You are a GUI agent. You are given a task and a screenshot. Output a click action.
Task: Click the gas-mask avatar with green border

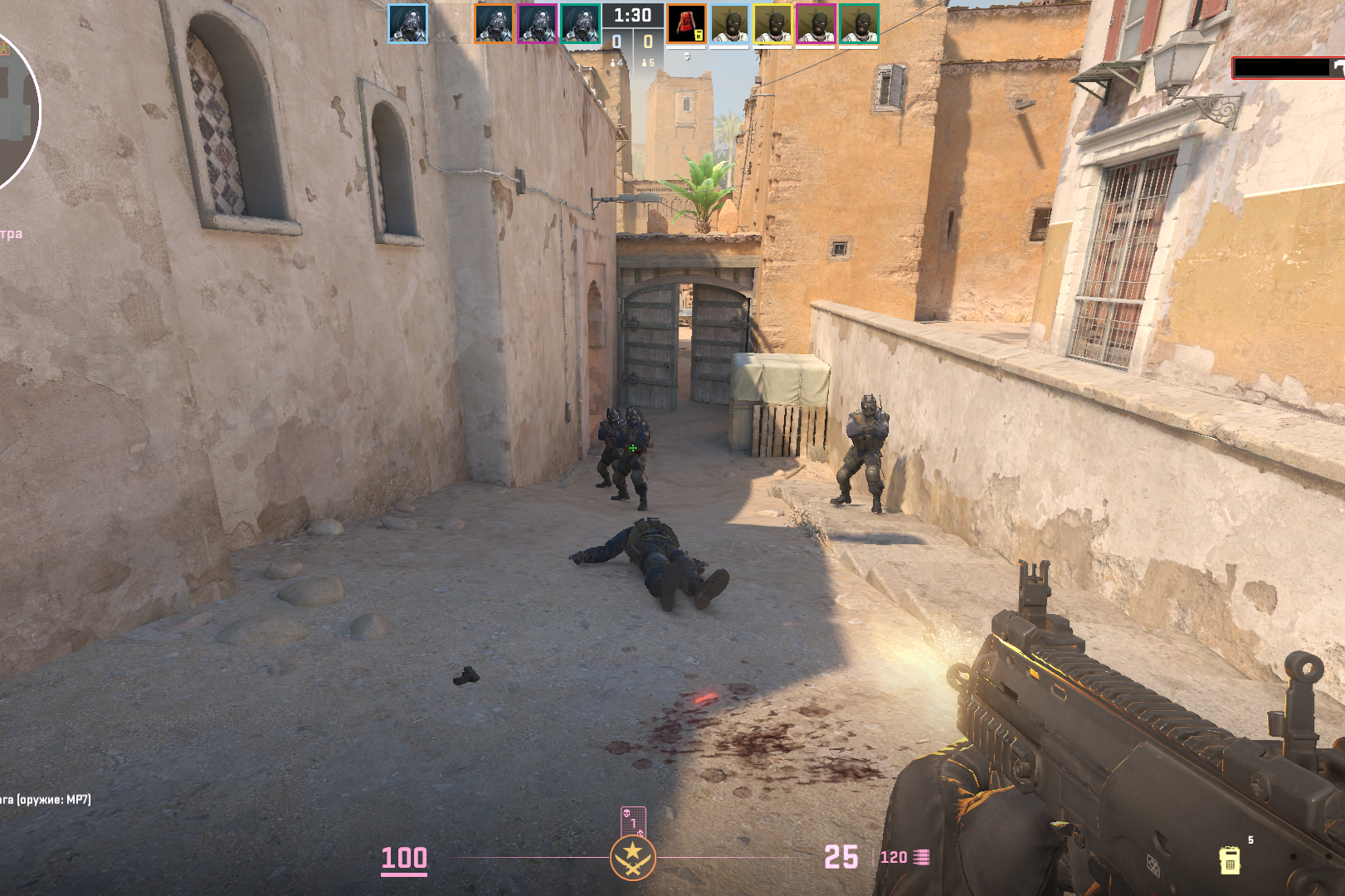pyautogui.click(x=580, y=24)
